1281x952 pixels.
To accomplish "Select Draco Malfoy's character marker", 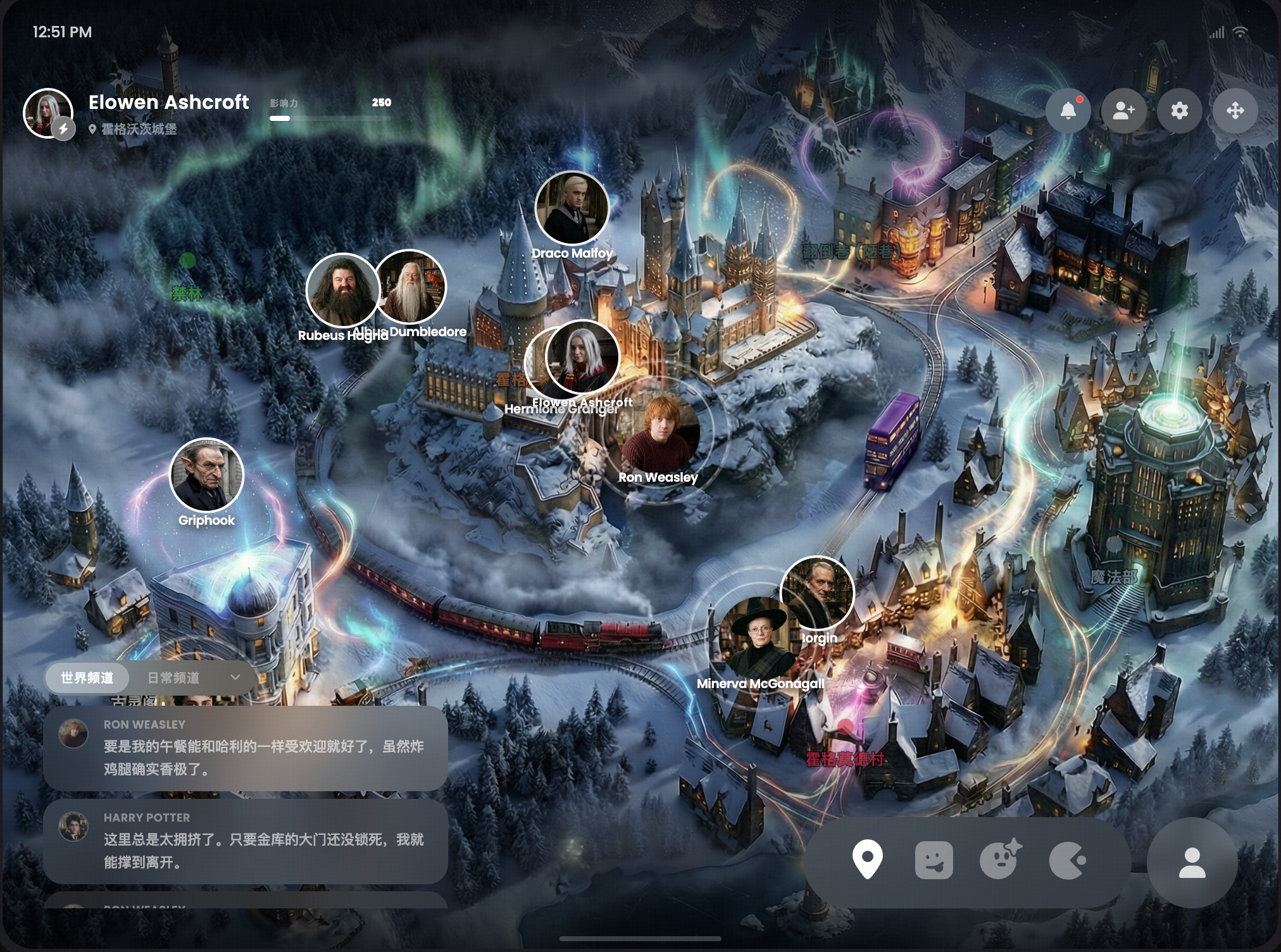I will [x=572, y=208].
